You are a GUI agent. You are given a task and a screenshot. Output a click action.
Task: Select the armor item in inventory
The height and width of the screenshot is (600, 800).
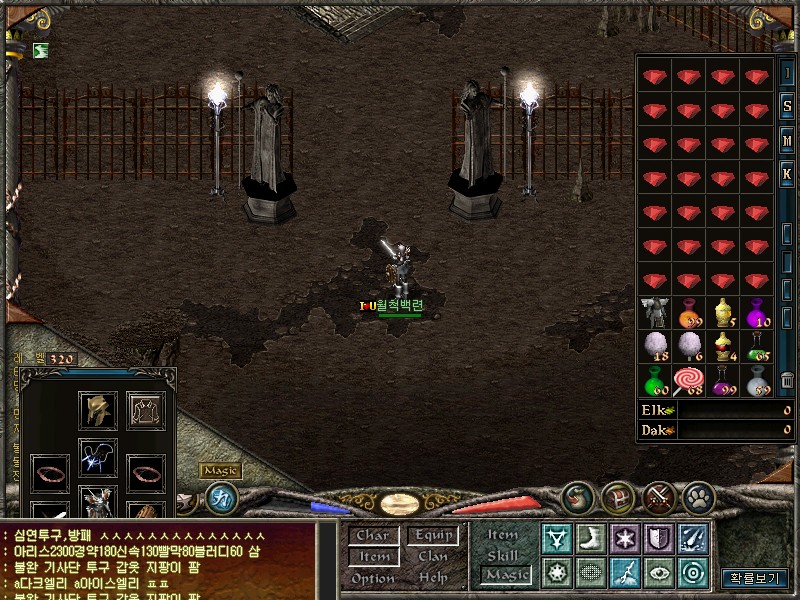coord(656,312)
